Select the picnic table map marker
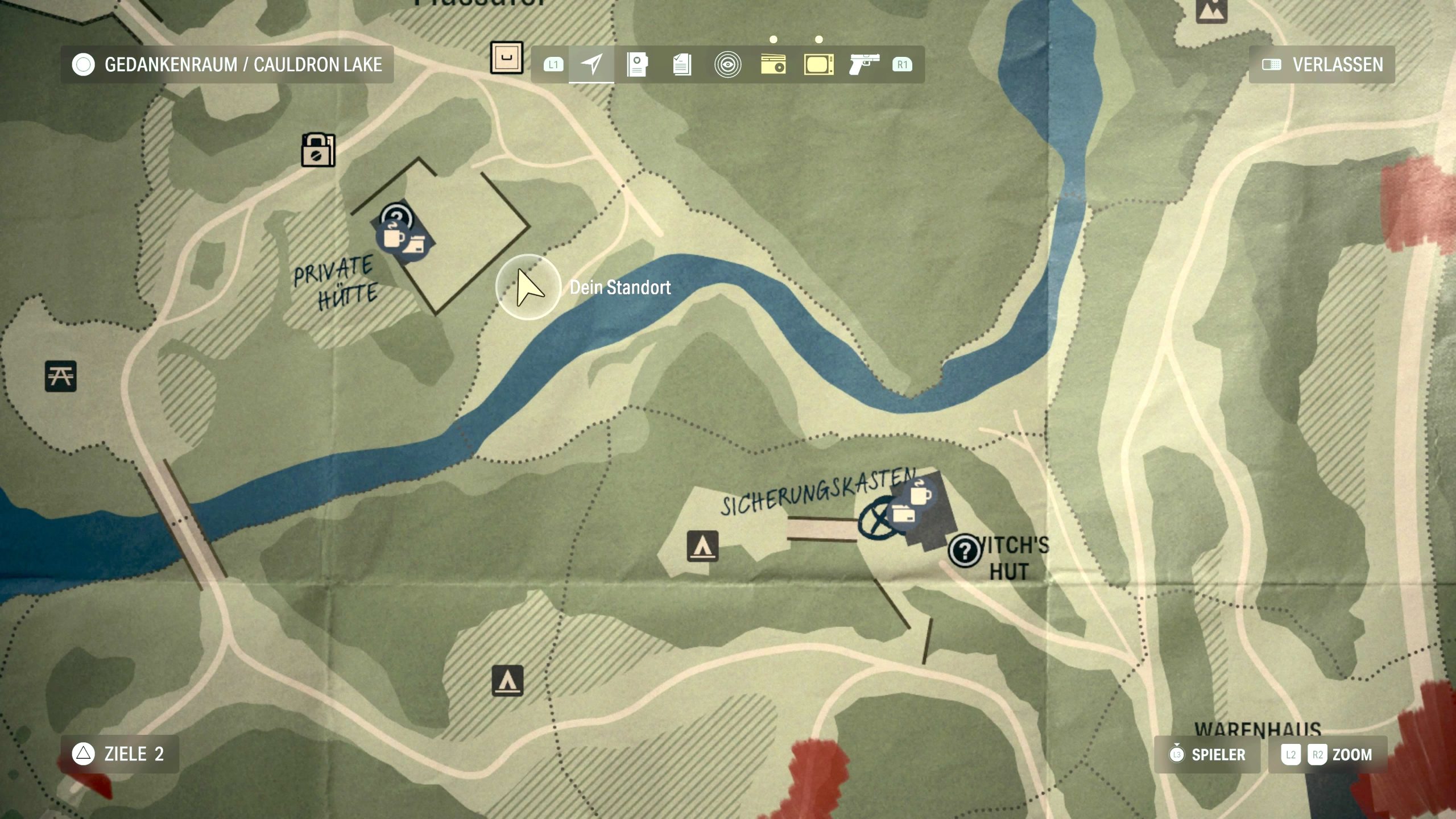The width and height of the screenshot is (1456, 819). [61, 376]
